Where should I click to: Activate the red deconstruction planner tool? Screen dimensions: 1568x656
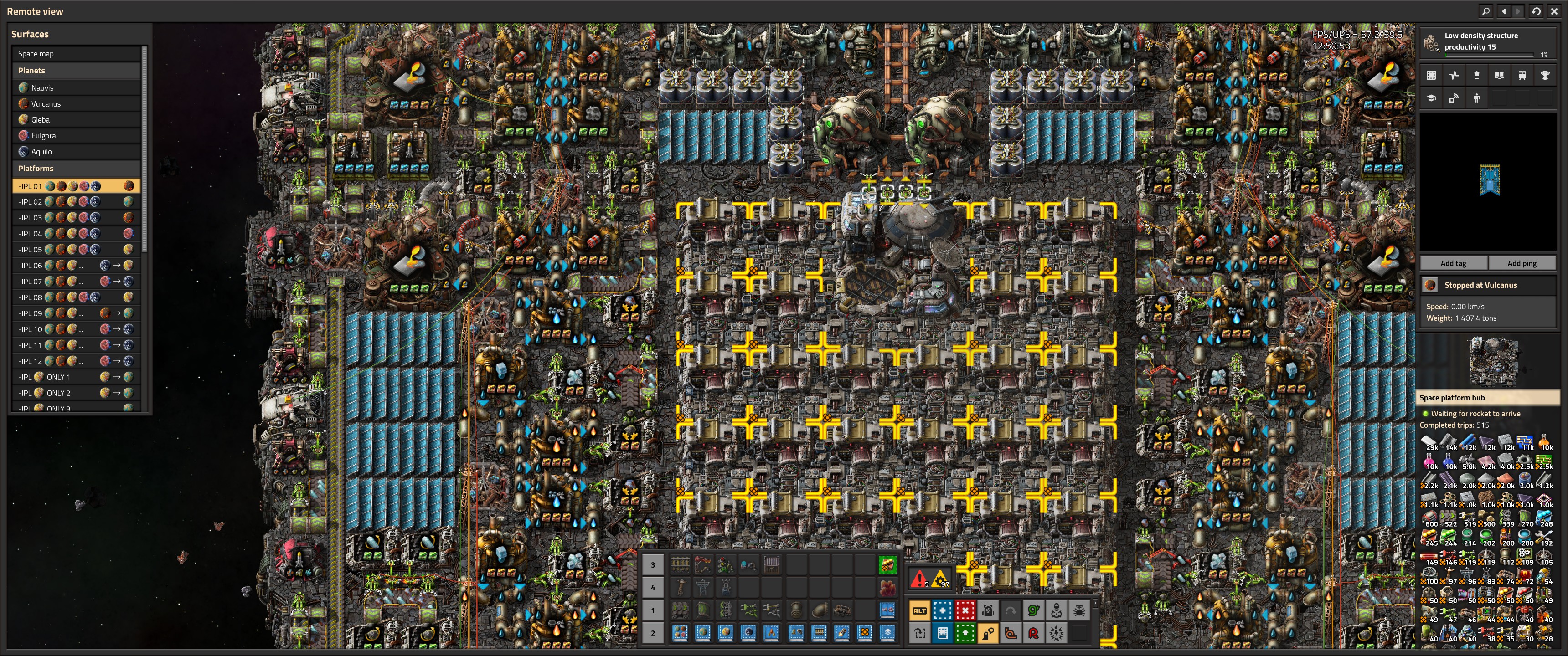[x=965, y=610]
